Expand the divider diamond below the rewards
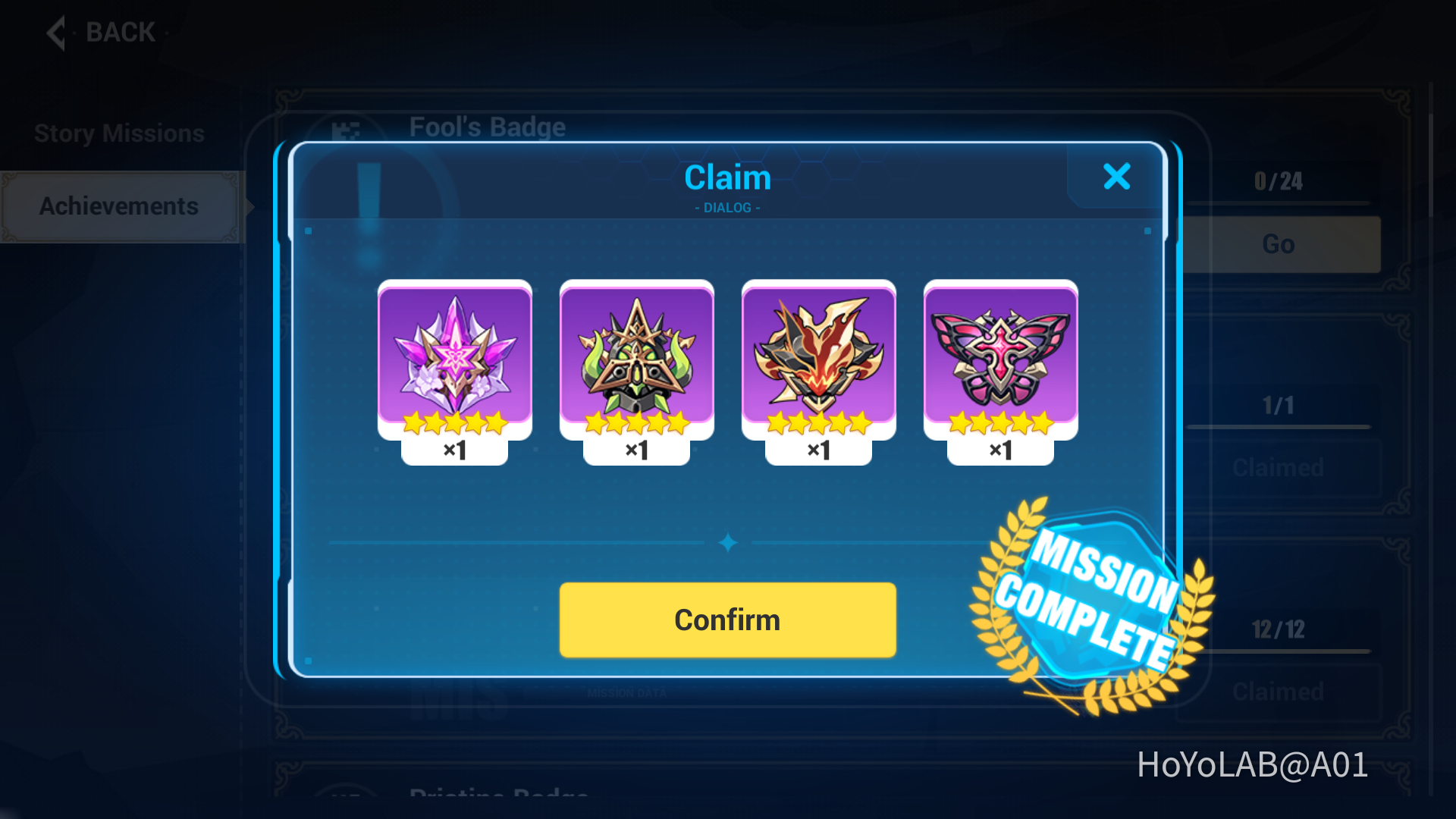 tap(727, 541)
